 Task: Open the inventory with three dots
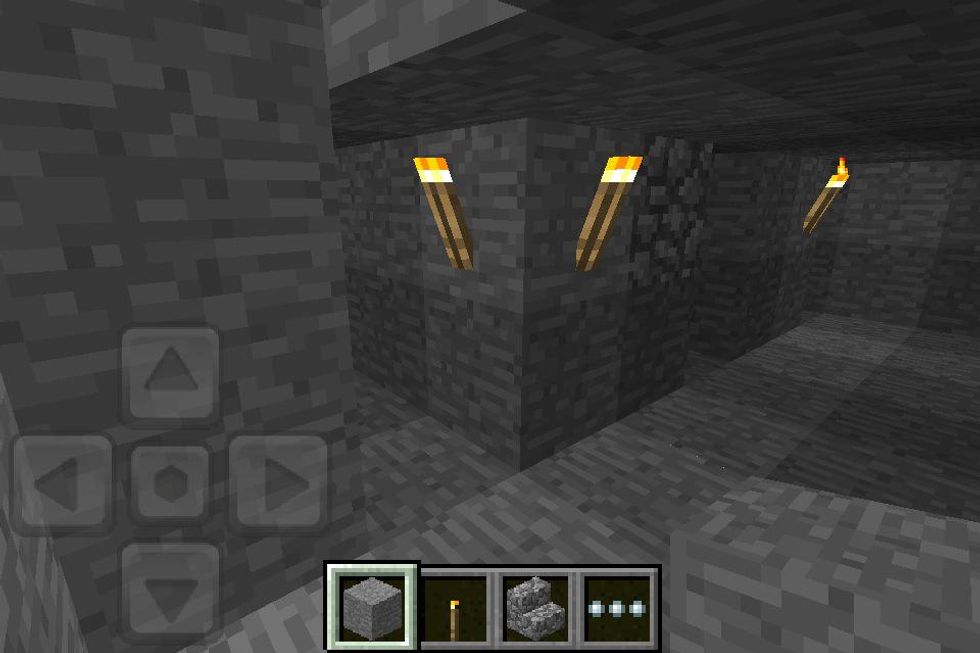(x=619, y=606)
